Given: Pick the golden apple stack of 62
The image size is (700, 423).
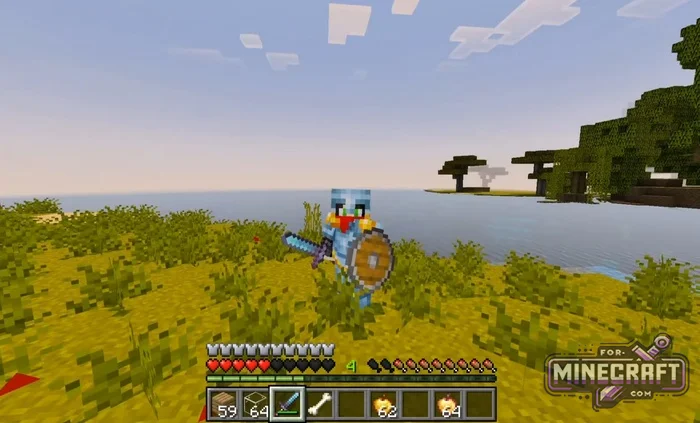Looking at the screenshot, I should (383, 404).
